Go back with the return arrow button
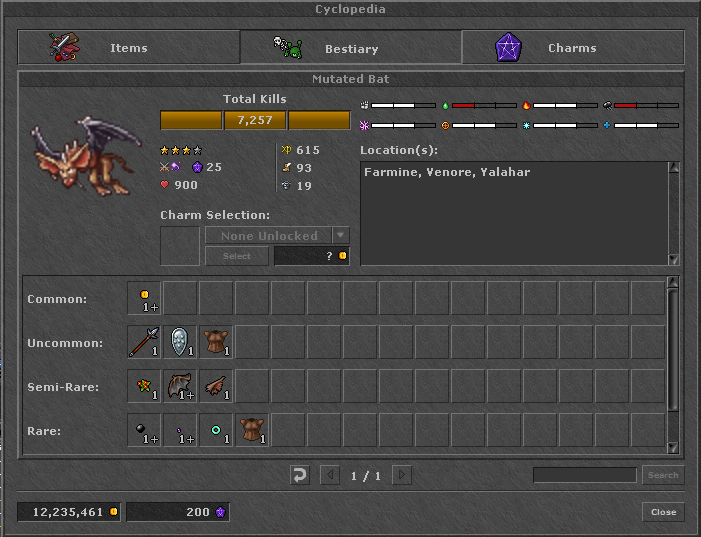This screenshot has height=537, width=701. pyautogui.click(x=300, y=475)
